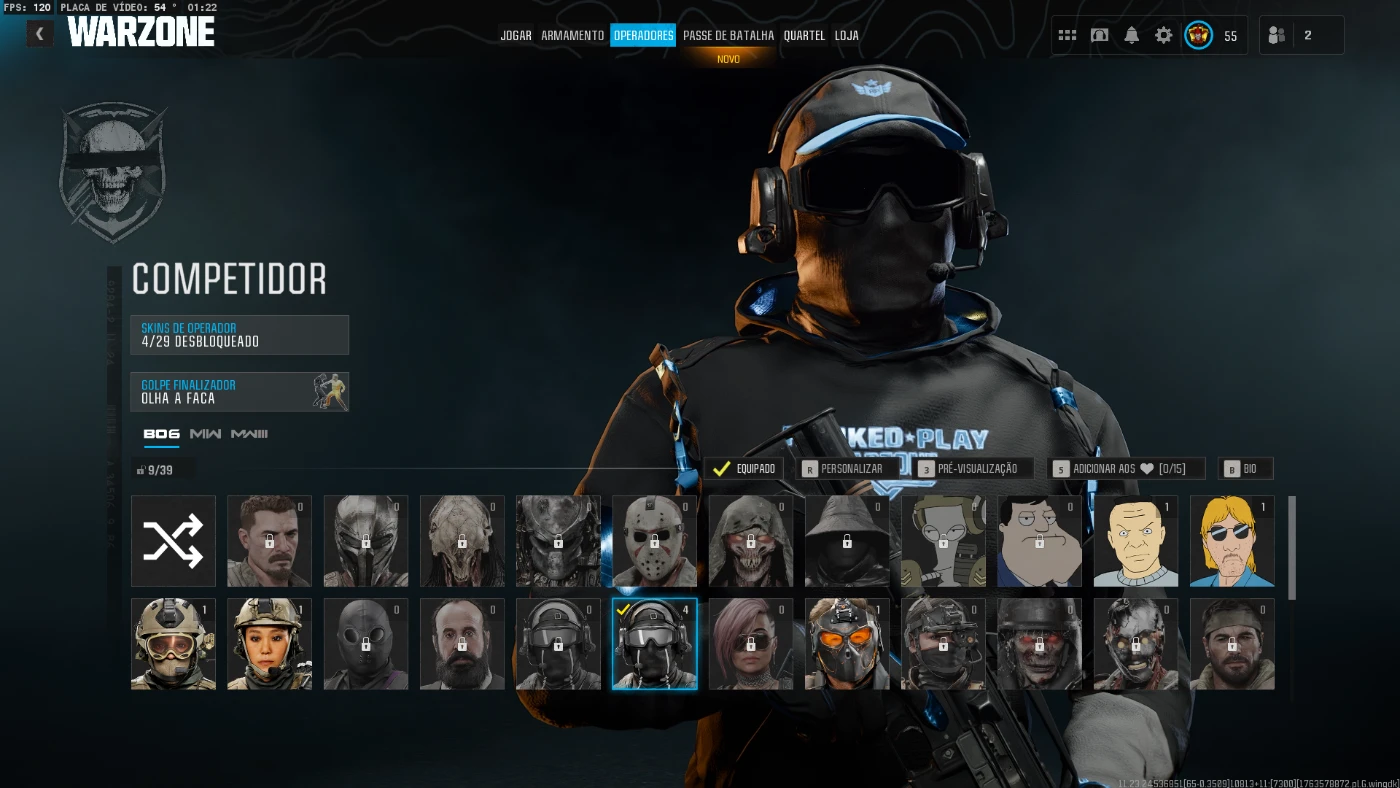Open the social party panel
The image size is (1400, 788).
pyautogui.click(x=1300, y=36)
